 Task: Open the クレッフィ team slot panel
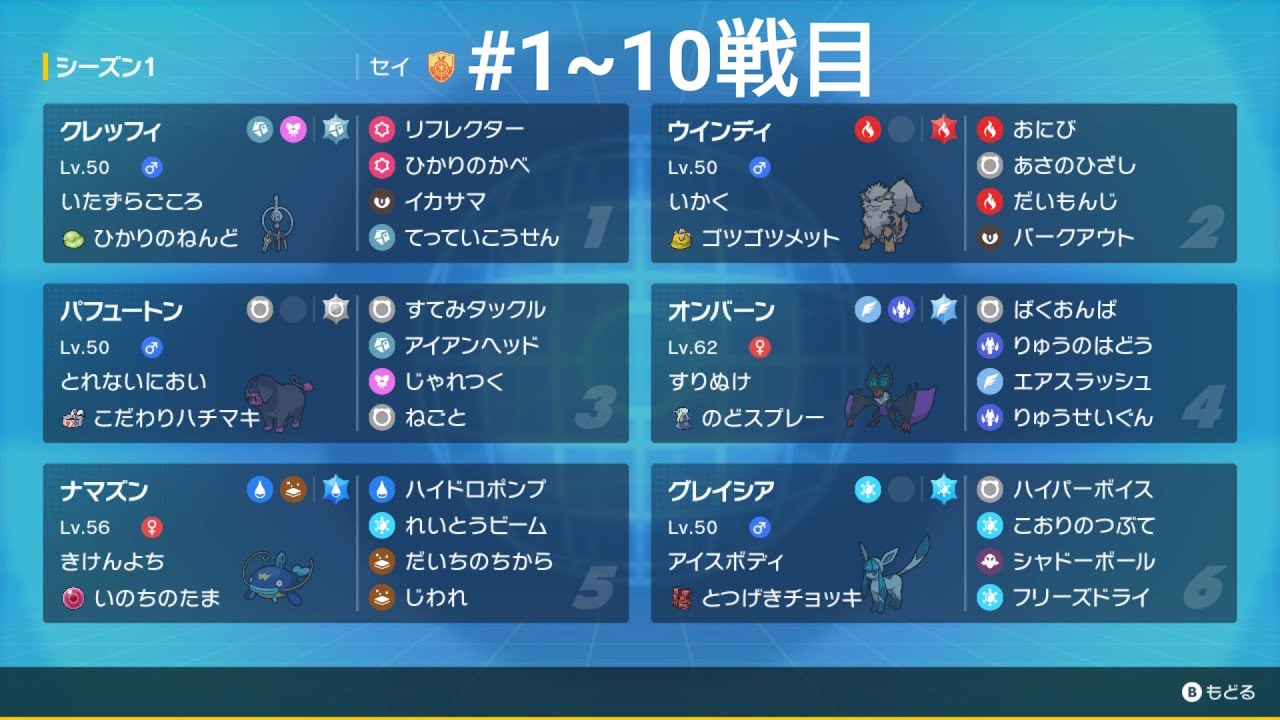click(330, 180)
